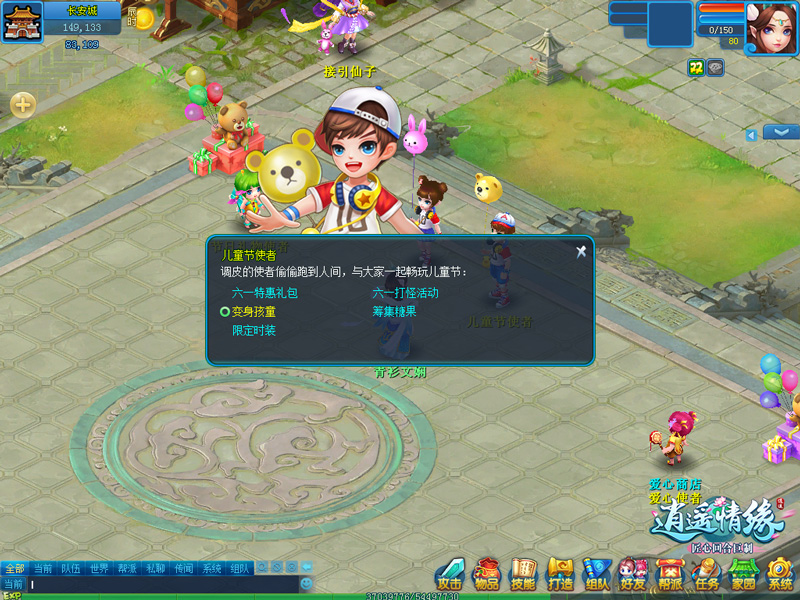Open the 帮派 guild panel
The width and height of the screenshot is (800, 600).
(670, 574)
